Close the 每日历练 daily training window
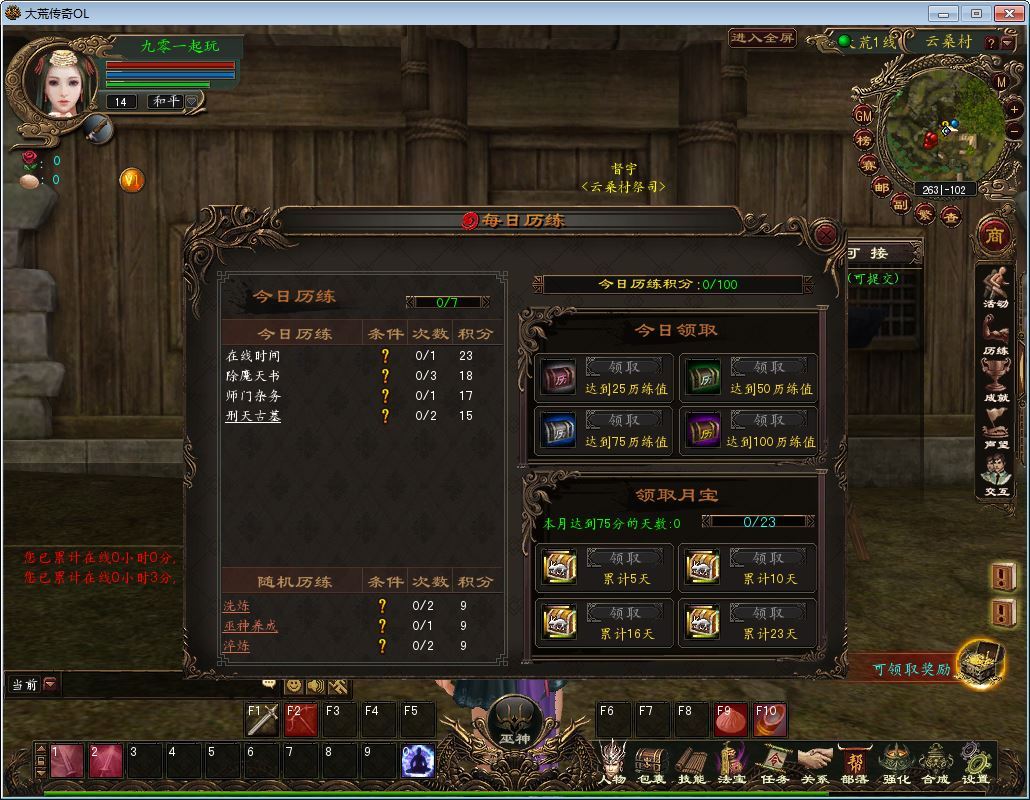Screen dimensions: 1030x800 [826, 235]
